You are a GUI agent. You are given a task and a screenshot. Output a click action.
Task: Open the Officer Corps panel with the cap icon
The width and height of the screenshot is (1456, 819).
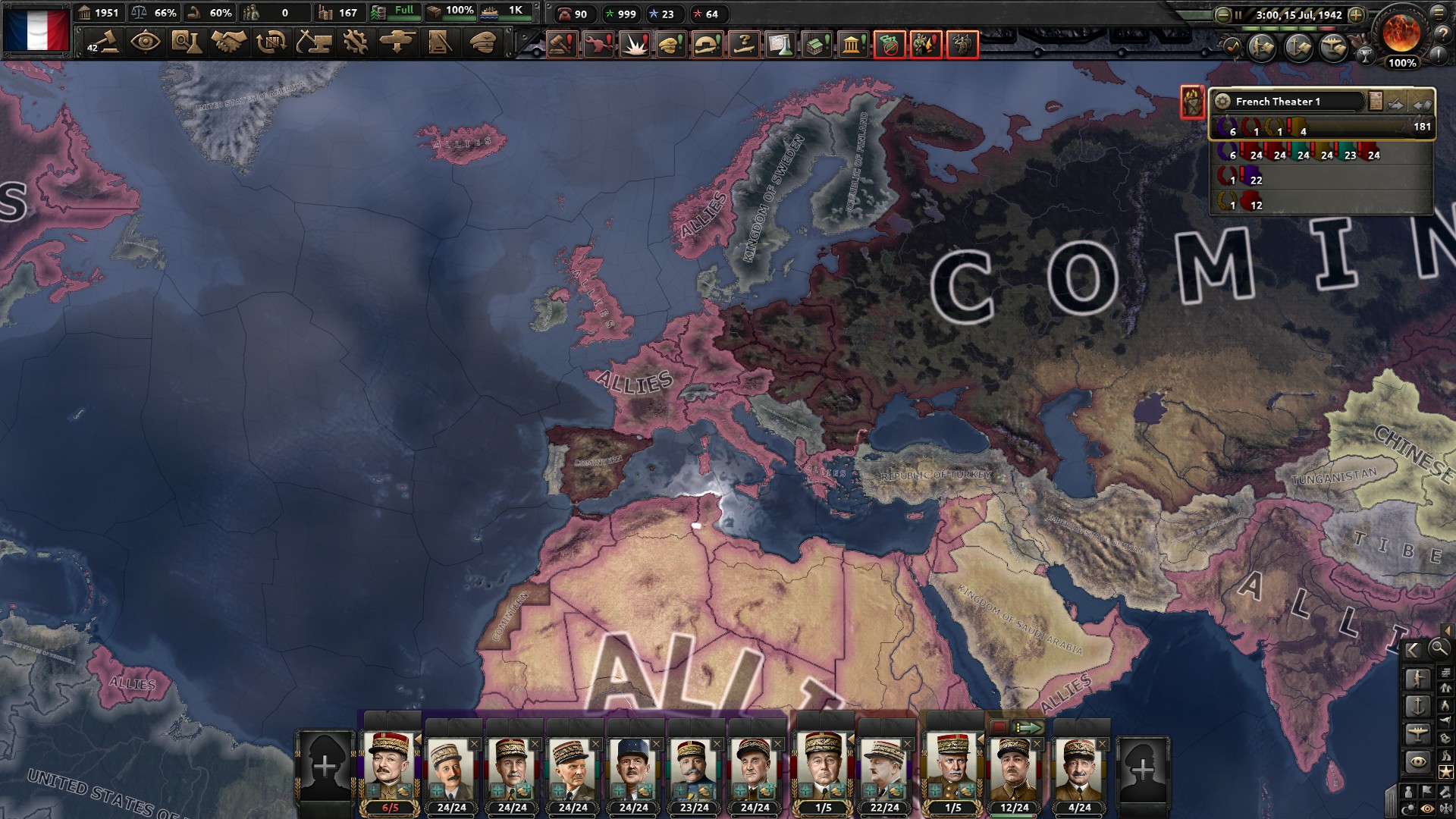[x=482, y=43]
